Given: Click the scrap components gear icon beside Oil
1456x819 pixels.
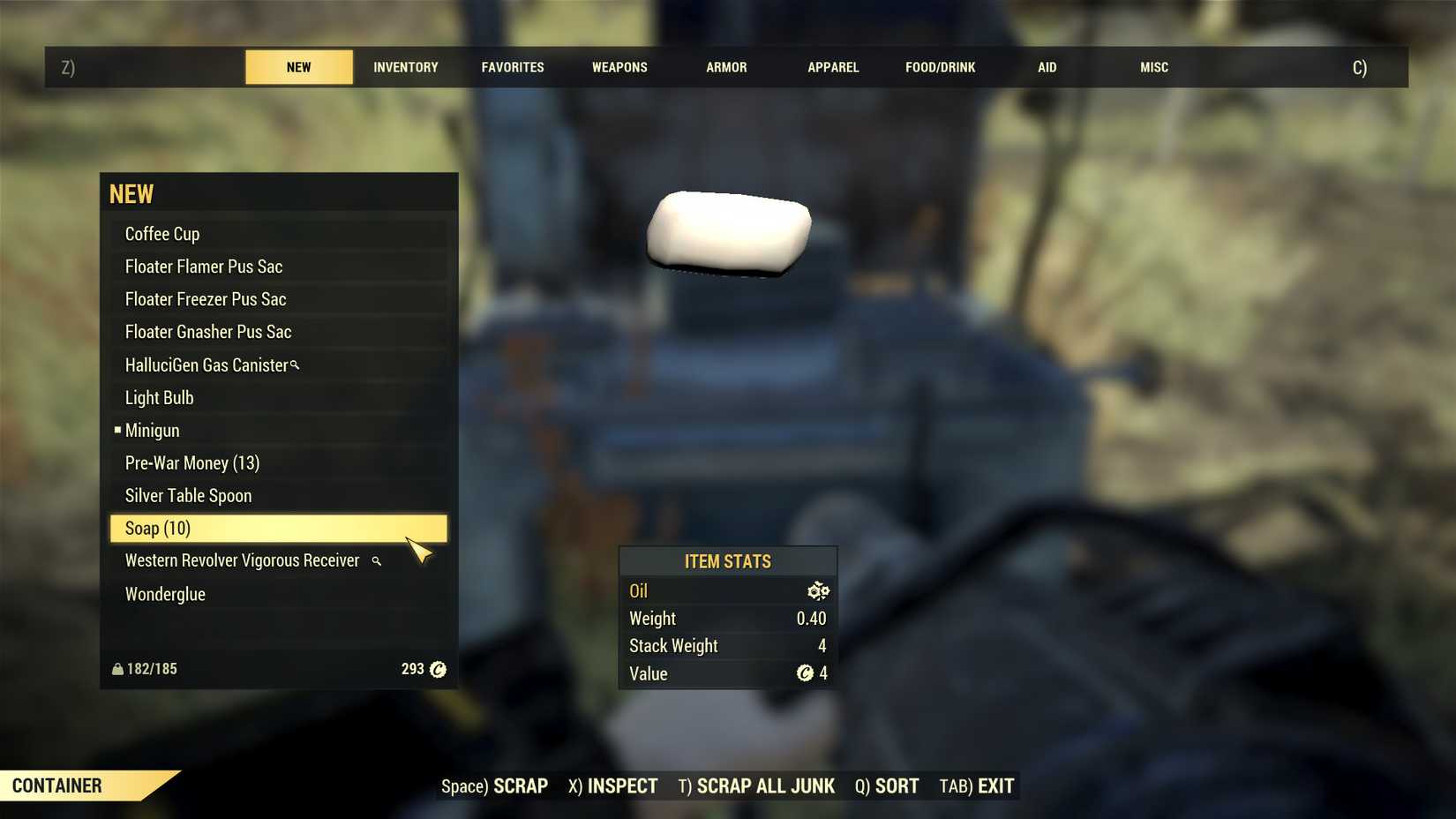Looking at the screenshot, I should pos(818,590).
